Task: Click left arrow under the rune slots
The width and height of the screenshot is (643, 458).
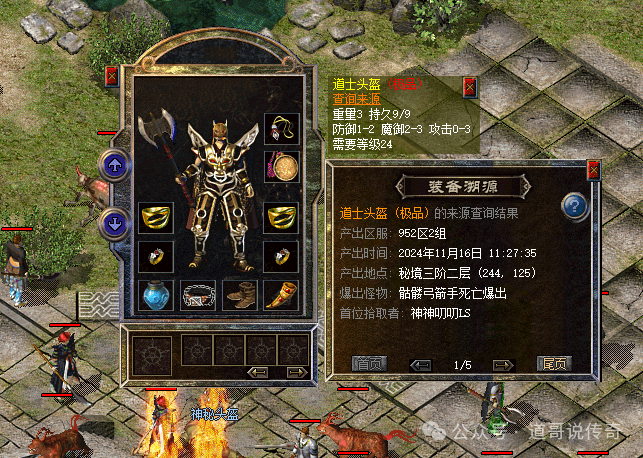Action: 258,372
